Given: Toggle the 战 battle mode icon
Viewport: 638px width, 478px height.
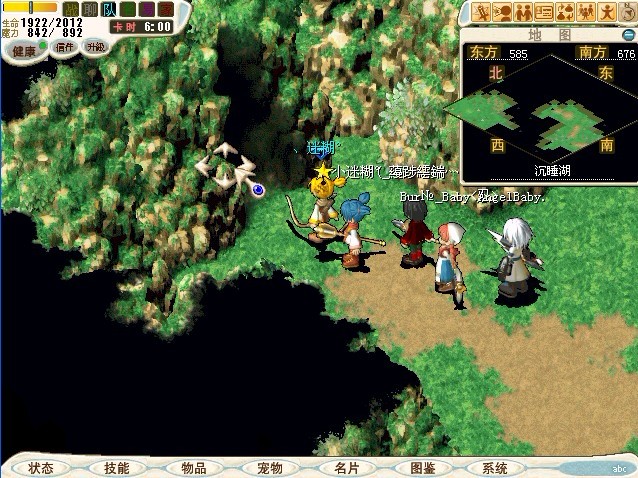Looking at the screenshot, I should click(71, 9).
